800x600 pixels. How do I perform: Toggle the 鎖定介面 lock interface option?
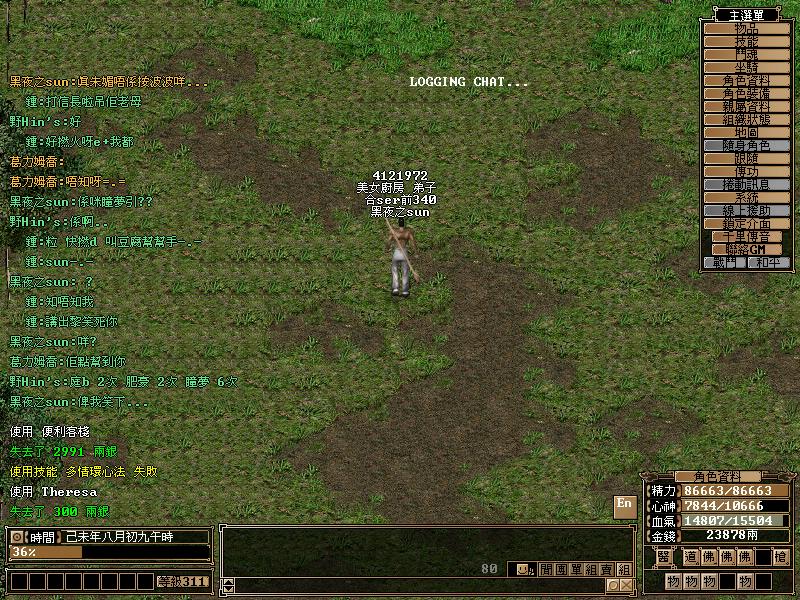[x=746, y=224]
